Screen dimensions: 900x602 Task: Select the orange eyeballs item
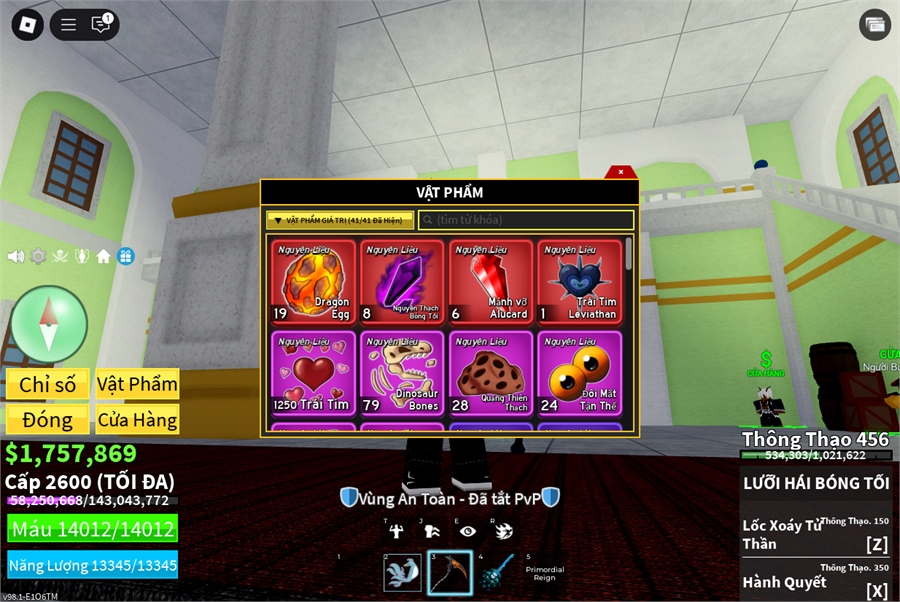pyautogui.click(x=579, y=373)
